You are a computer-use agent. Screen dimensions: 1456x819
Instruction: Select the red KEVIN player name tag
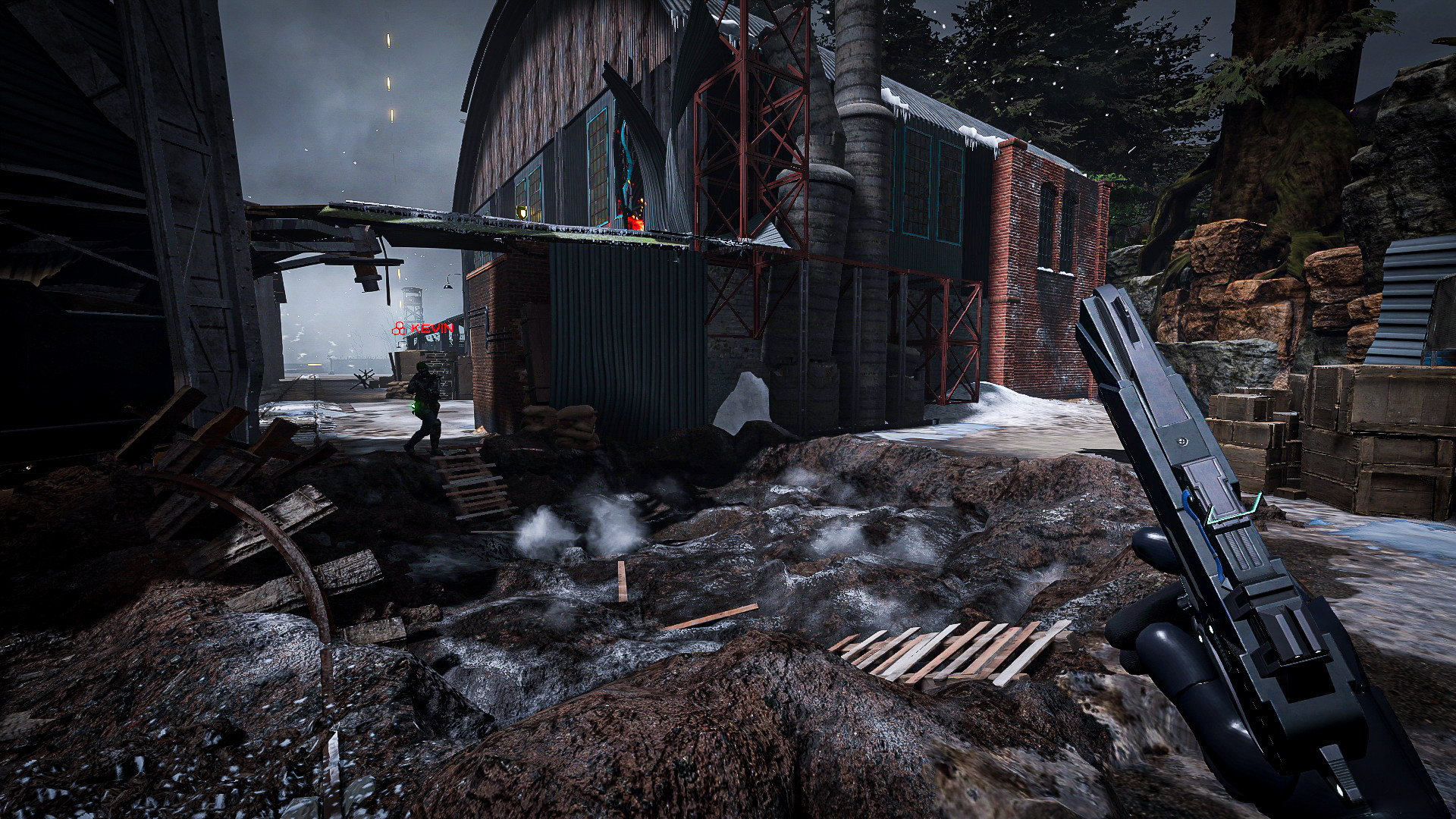tap(423, 328)
